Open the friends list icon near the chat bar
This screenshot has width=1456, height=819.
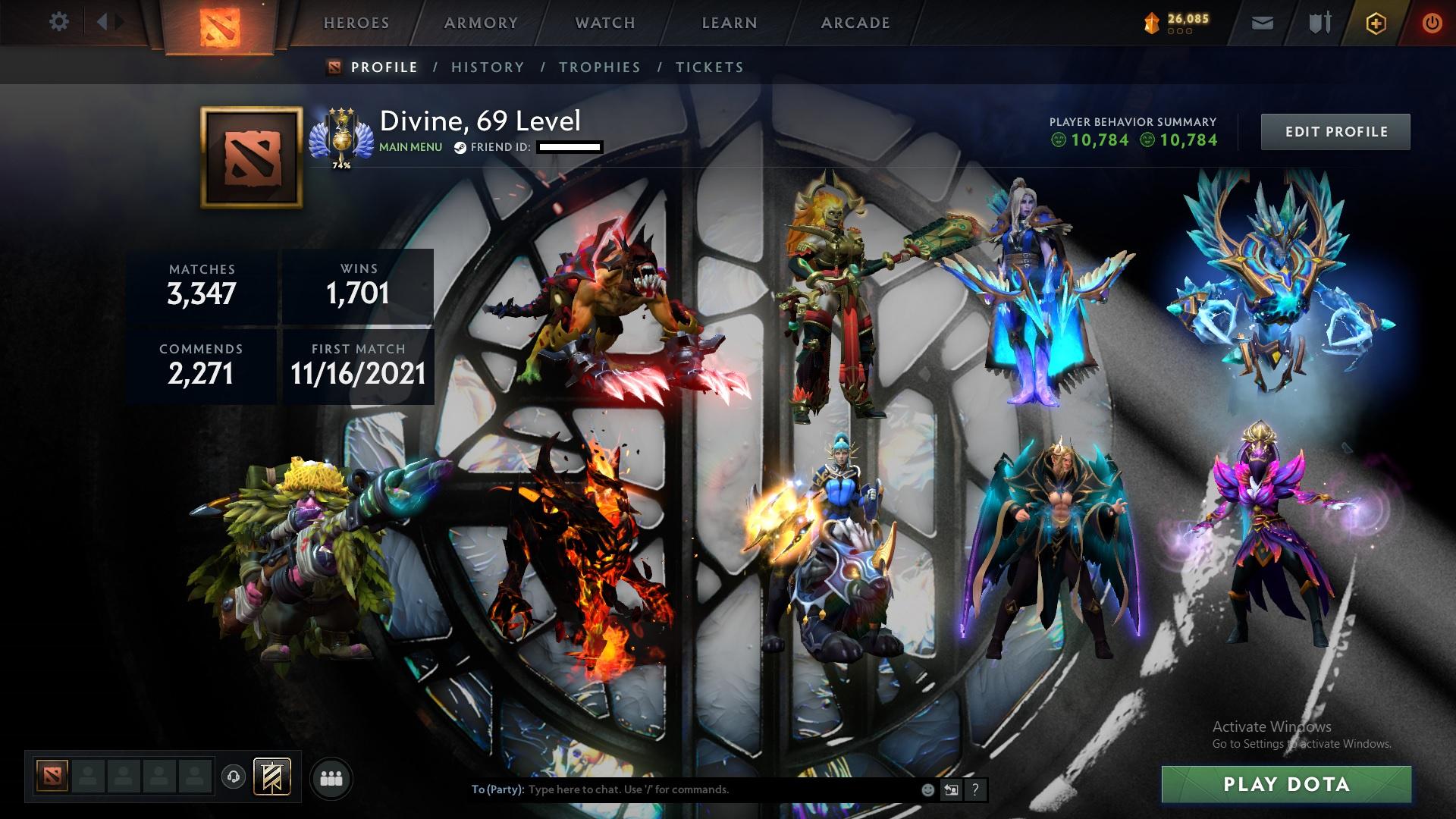(331, 777)
